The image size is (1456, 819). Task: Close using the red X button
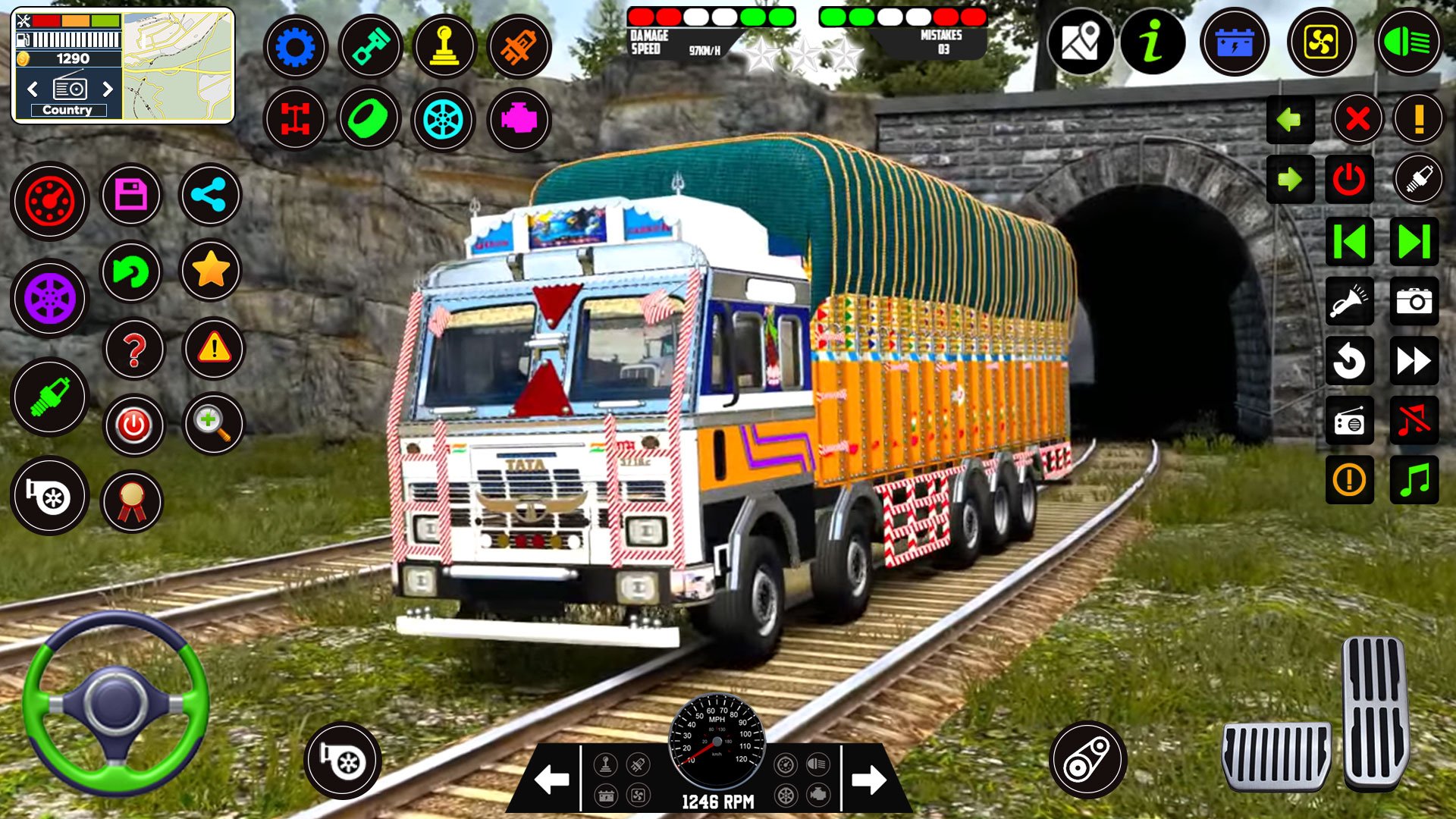point(1357,119)
